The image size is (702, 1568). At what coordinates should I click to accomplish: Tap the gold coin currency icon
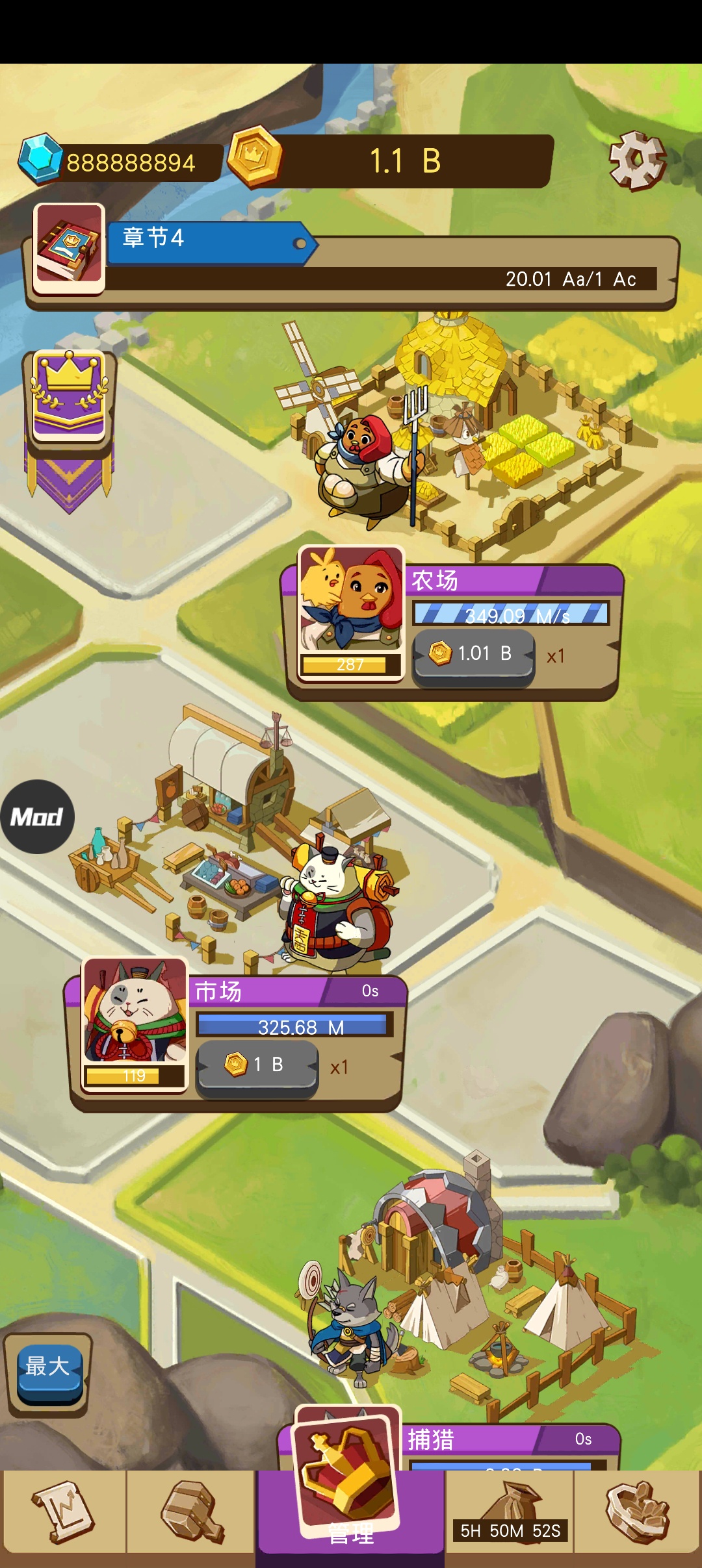pos(255,157)
